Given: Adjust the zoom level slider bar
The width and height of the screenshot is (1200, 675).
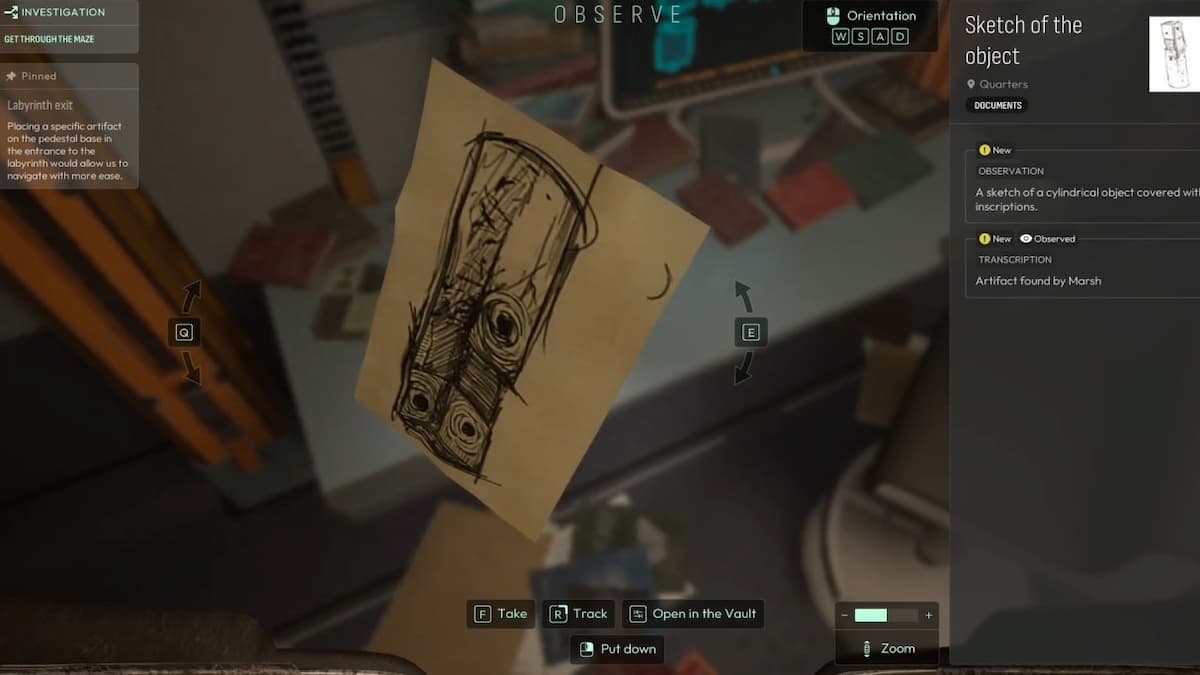Looking at the screenshot, I should [x=886, y=615].
